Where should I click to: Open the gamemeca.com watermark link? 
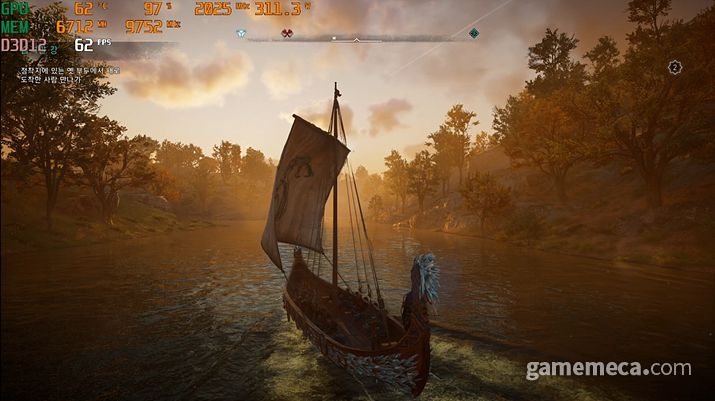coord(609,370)
